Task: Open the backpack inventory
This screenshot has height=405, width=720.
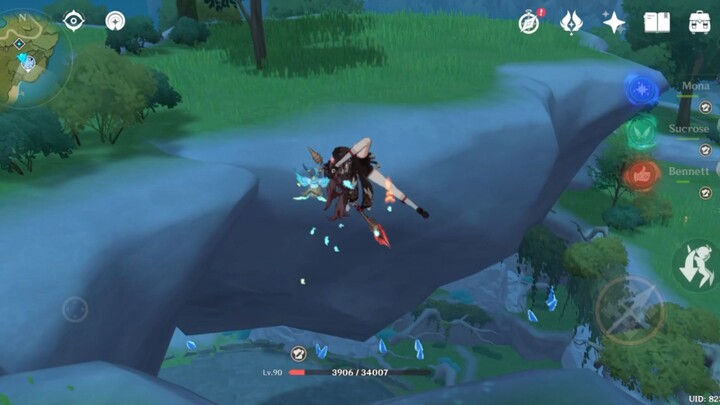Action: 700,22
